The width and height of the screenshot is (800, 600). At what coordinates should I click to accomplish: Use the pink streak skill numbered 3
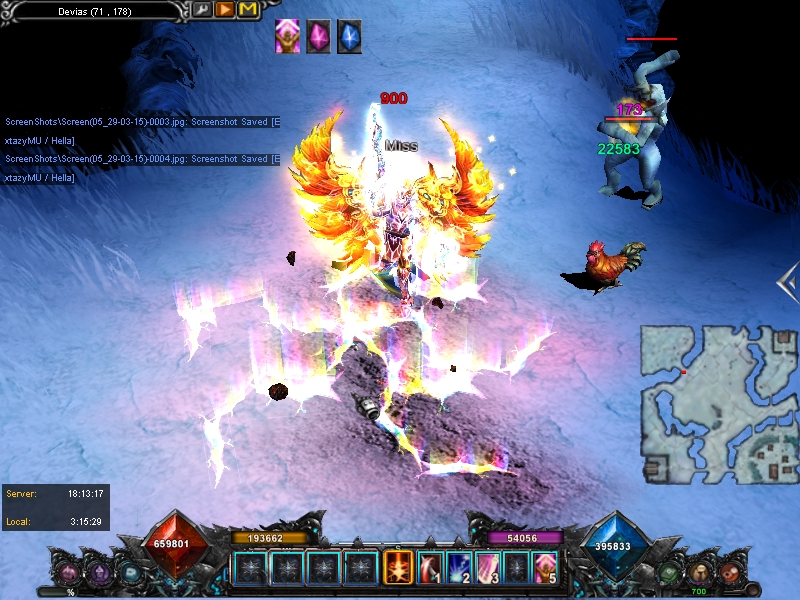pyautogui.click(x=488, y=567)
